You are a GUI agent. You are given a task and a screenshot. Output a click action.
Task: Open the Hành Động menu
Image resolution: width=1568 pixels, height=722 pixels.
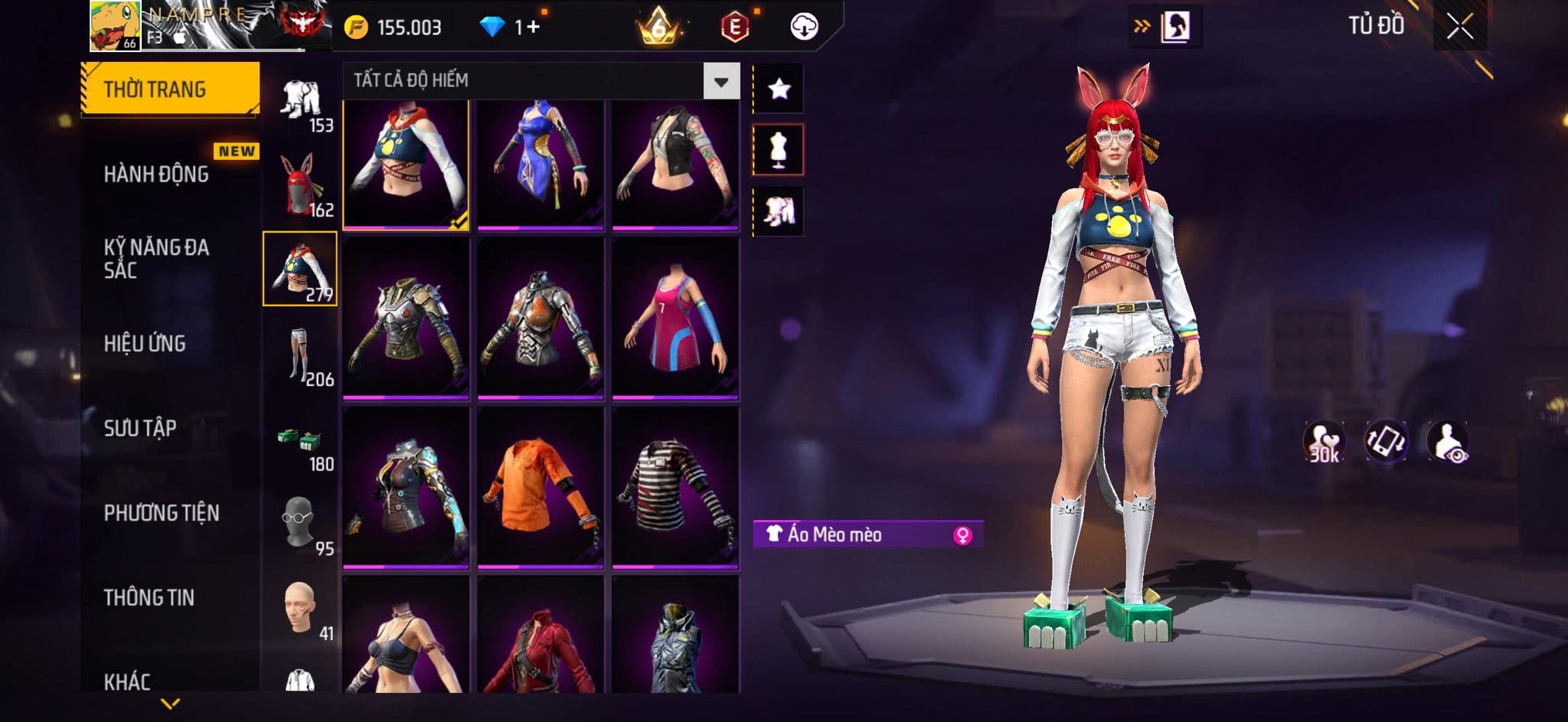pyautogui.click(x=156, y=175)
